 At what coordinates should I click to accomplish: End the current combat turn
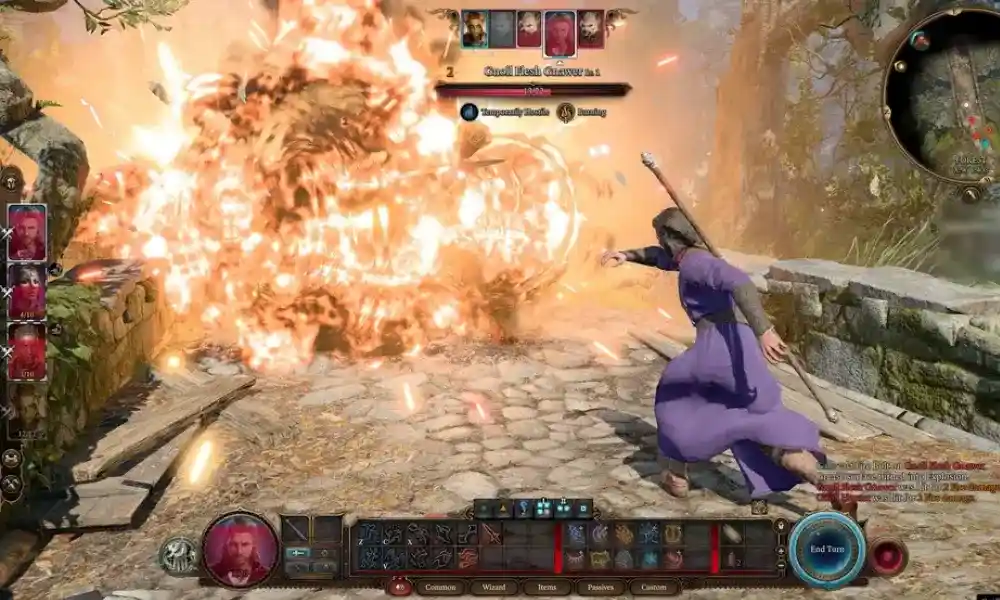coord(826,549)
